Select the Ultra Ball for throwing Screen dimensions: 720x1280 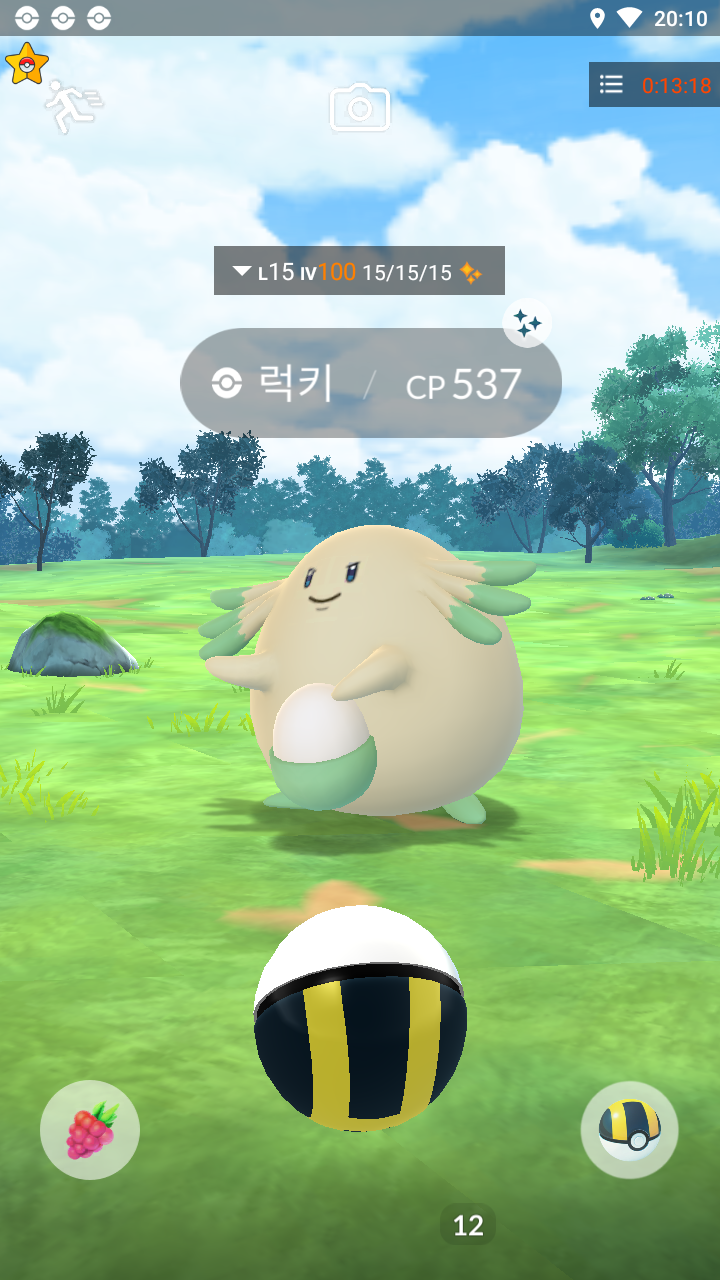coord(359,1018)
